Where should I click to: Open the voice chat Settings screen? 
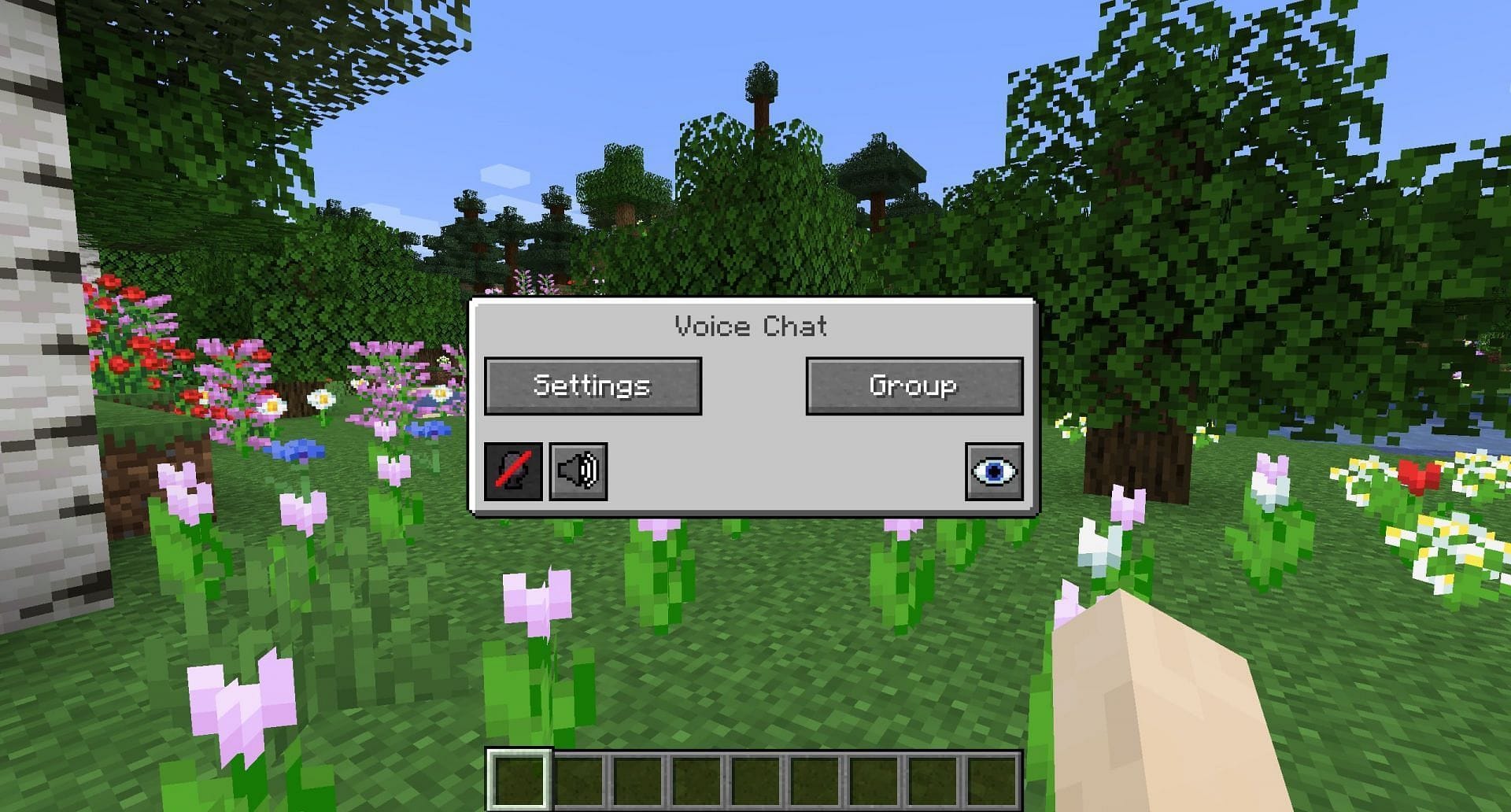click(x=593, y=386)
